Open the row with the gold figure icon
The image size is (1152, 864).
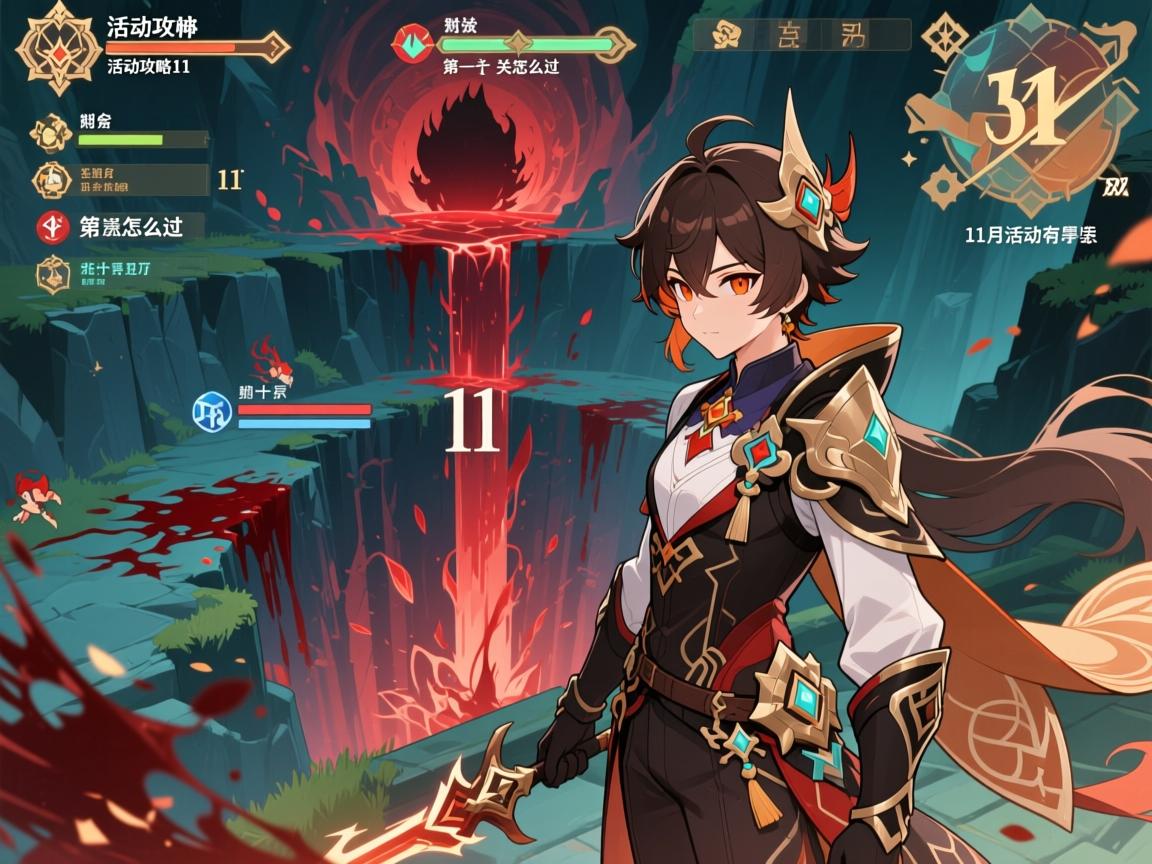tap(121, 180)
